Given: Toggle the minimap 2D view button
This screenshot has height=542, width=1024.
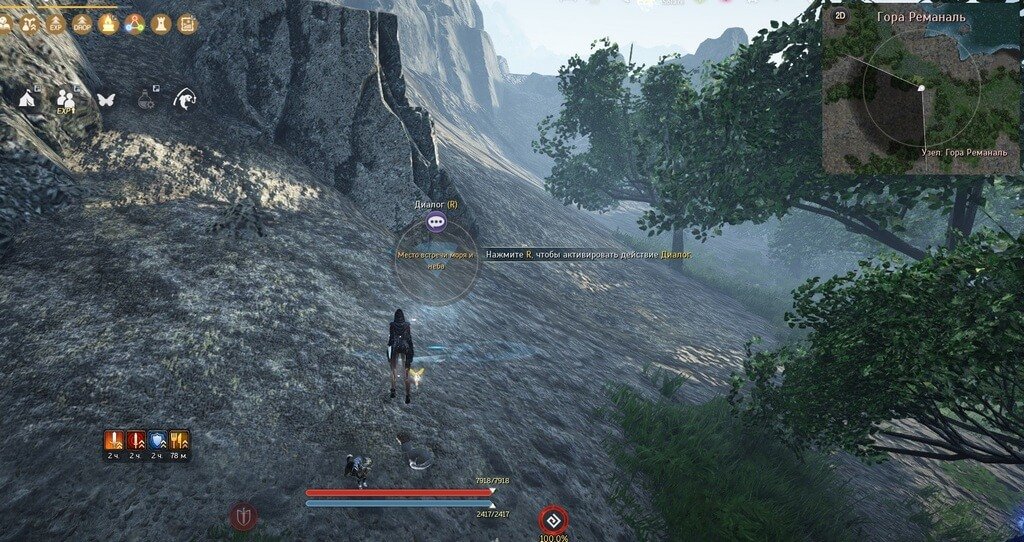Looking at the screenshot, I should 841,17.
